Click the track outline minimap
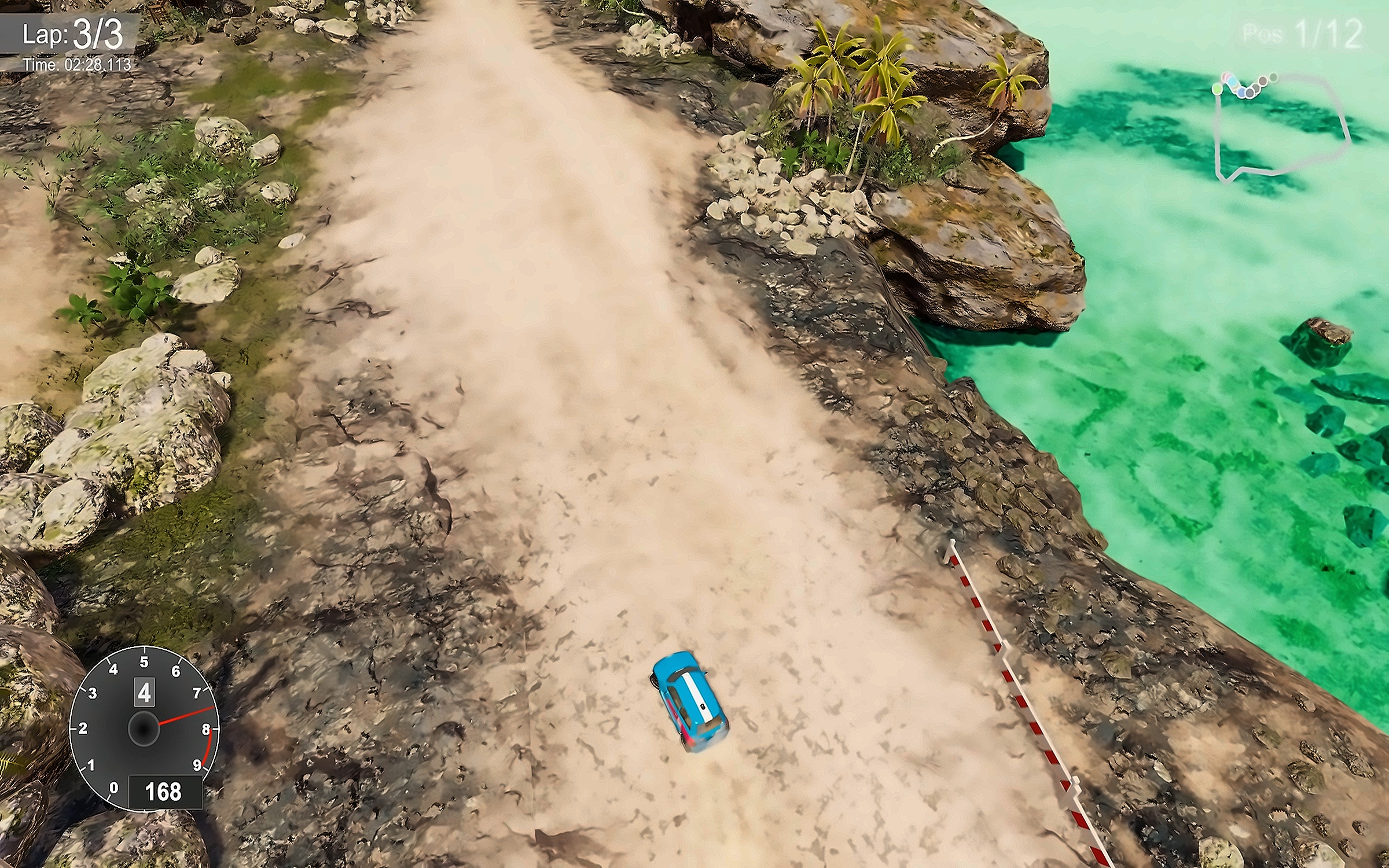The height and width of the screenshot is (868, 1389). 1282,126
